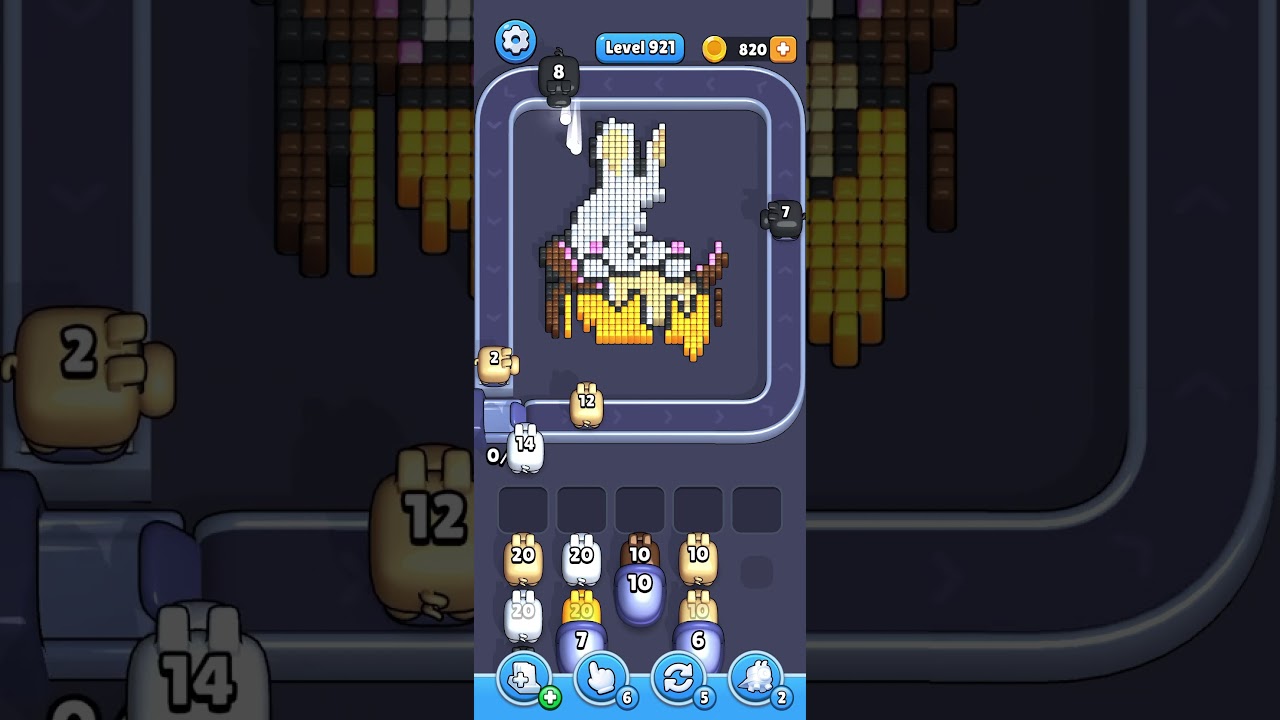Select the brown bunny showing 10
Screen dimensions: 1280x720
coord(641,552)
